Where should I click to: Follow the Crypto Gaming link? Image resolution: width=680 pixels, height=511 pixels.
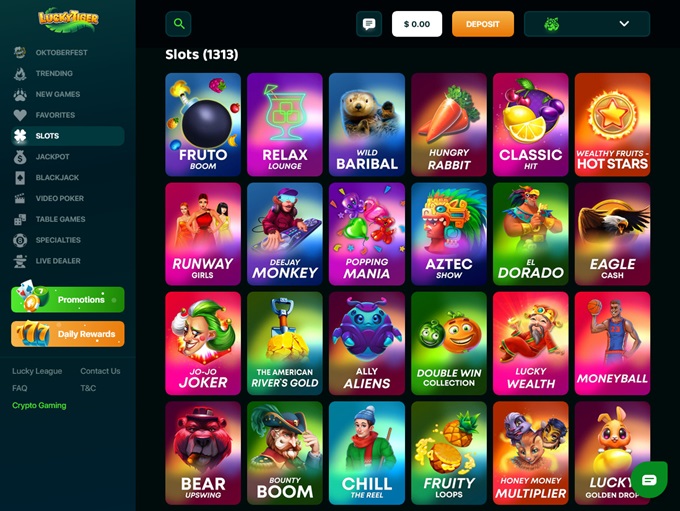tap(39, 405)
